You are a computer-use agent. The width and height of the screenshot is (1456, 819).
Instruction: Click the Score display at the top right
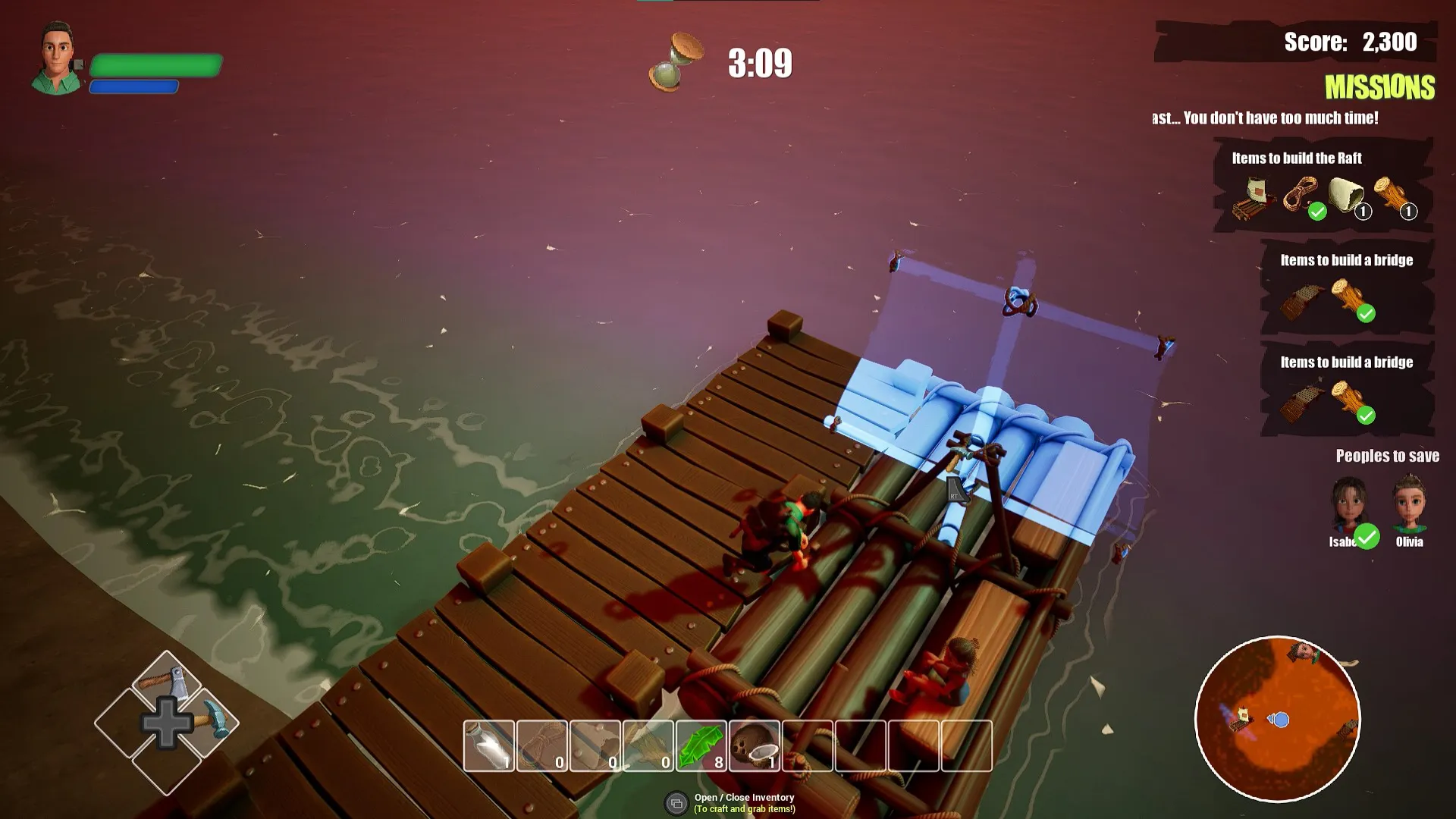pos(1351,42)
